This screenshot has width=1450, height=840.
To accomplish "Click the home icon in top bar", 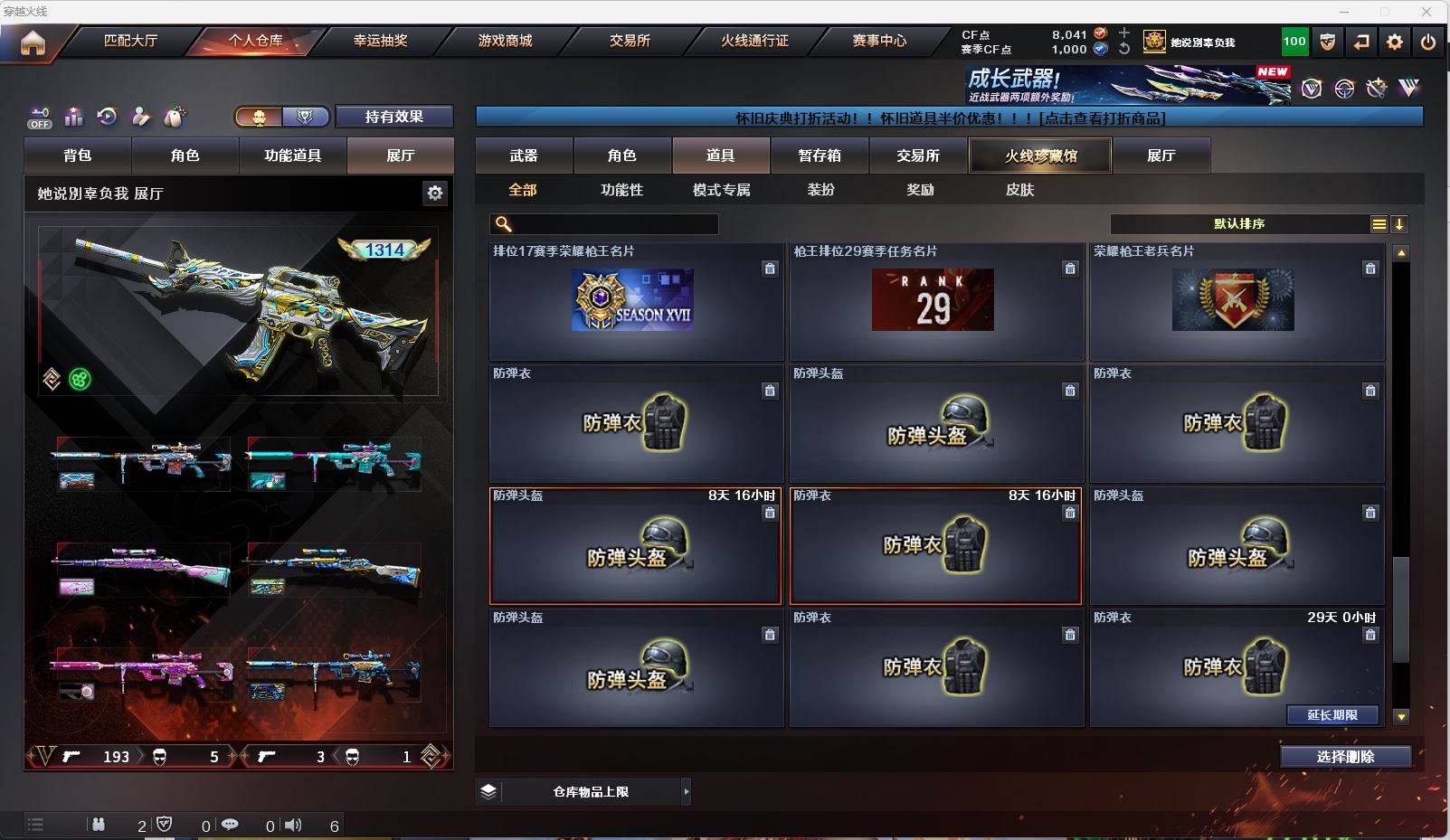I will (x=33, y=42).
